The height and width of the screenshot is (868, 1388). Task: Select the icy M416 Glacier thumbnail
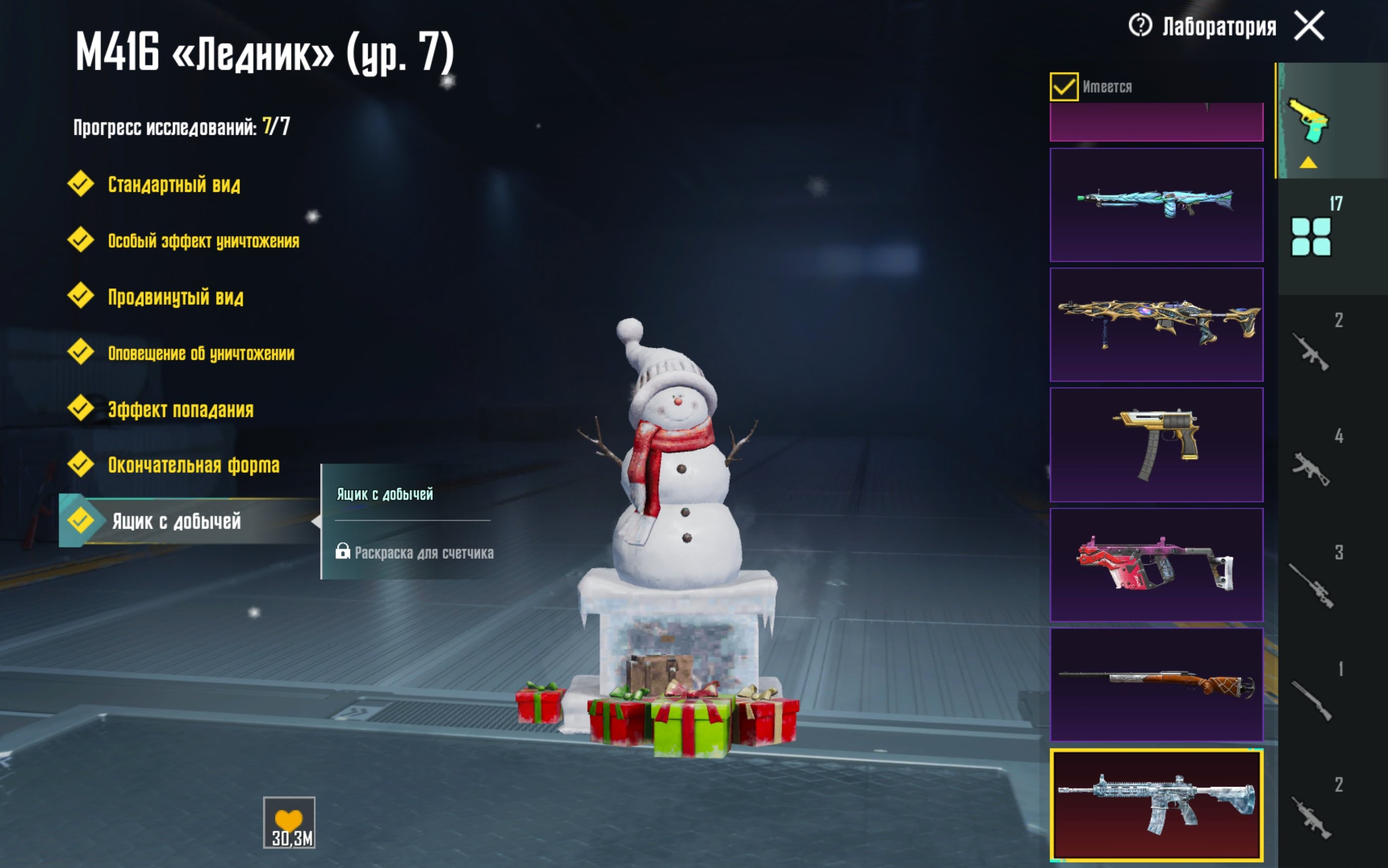coord(1156,805)
